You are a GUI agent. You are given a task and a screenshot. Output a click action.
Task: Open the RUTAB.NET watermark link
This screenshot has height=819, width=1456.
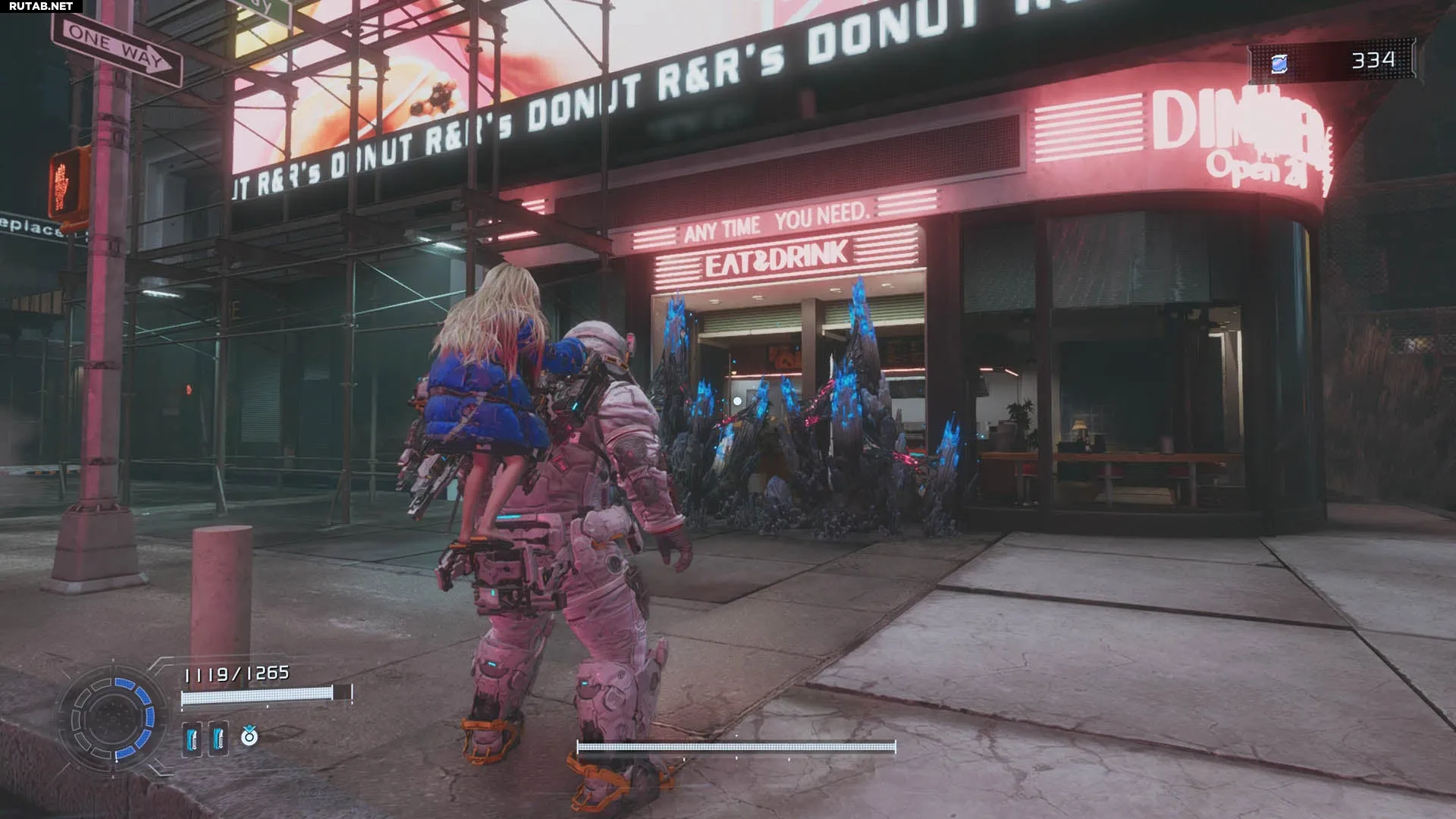coord(41,6)
